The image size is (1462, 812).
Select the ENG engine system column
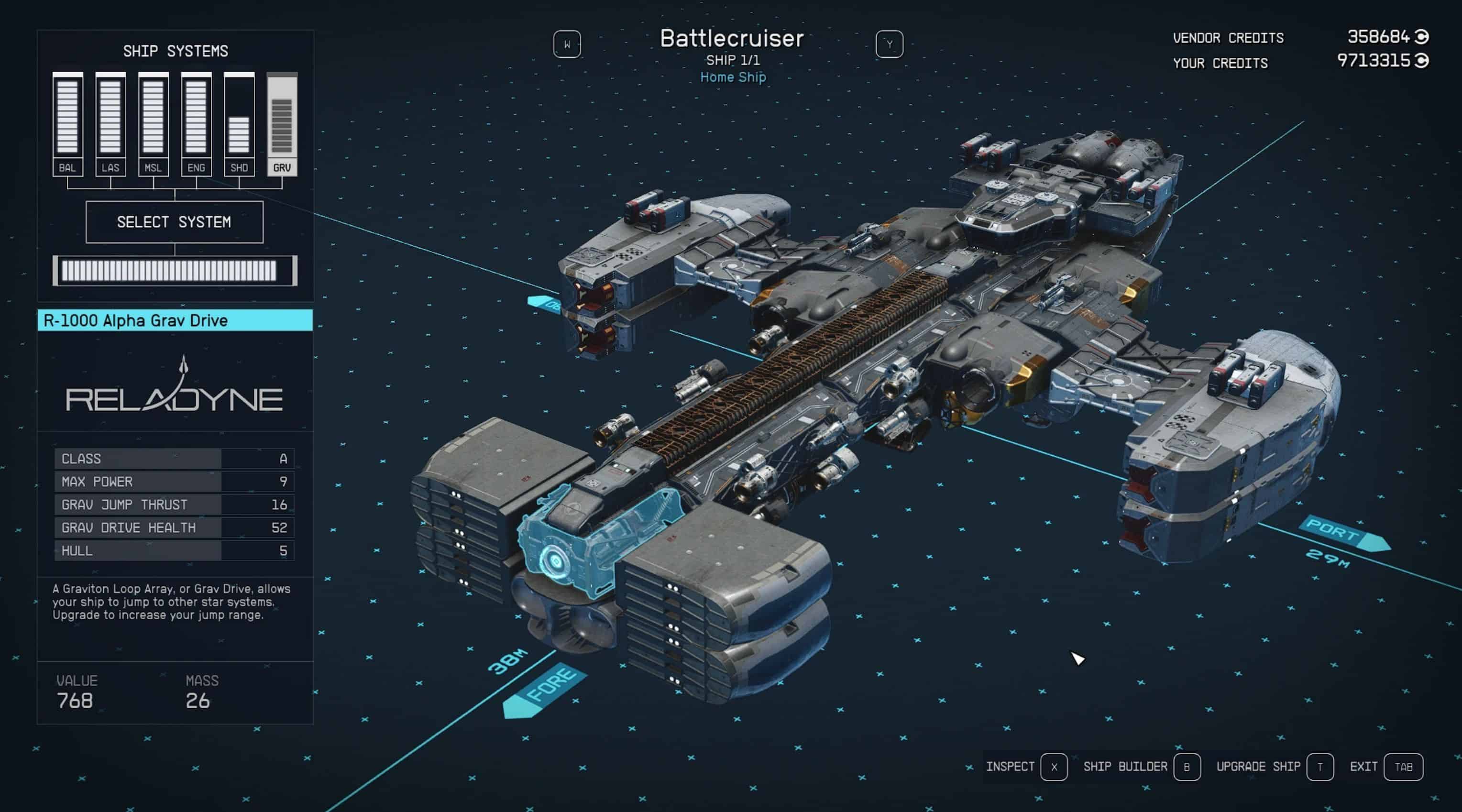tap(197, 124)
